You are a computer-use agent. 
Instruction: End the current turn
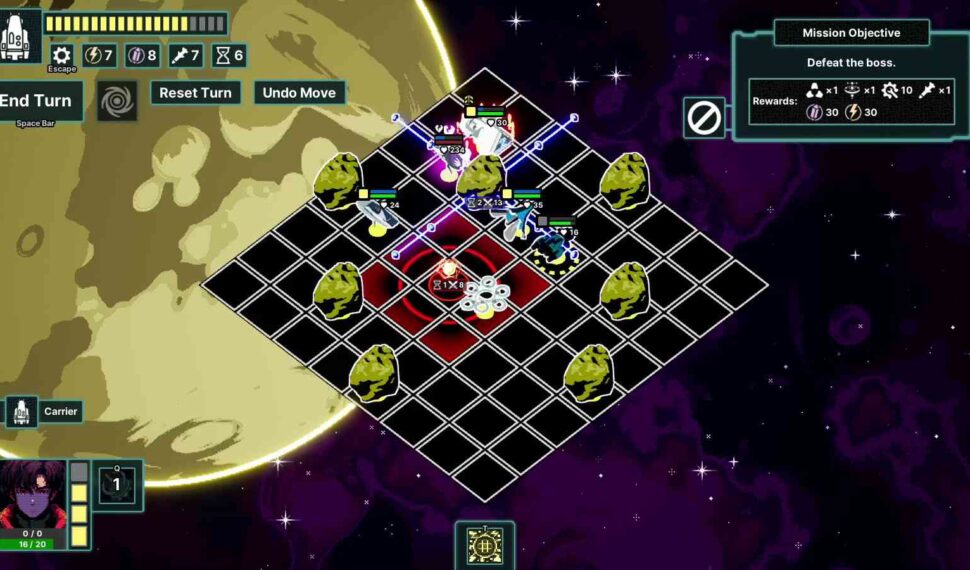point(38,101)
